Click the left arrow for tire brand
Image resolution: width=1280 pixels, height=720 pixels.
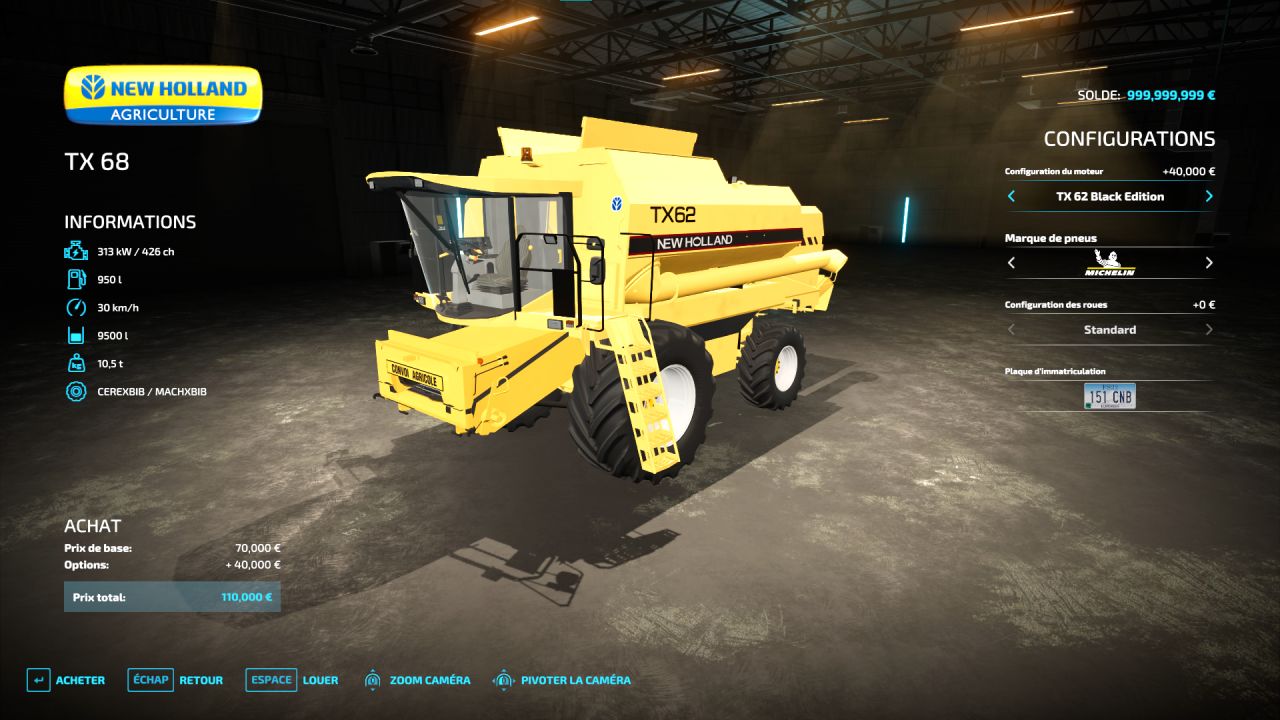click(x=1010, y=263)
